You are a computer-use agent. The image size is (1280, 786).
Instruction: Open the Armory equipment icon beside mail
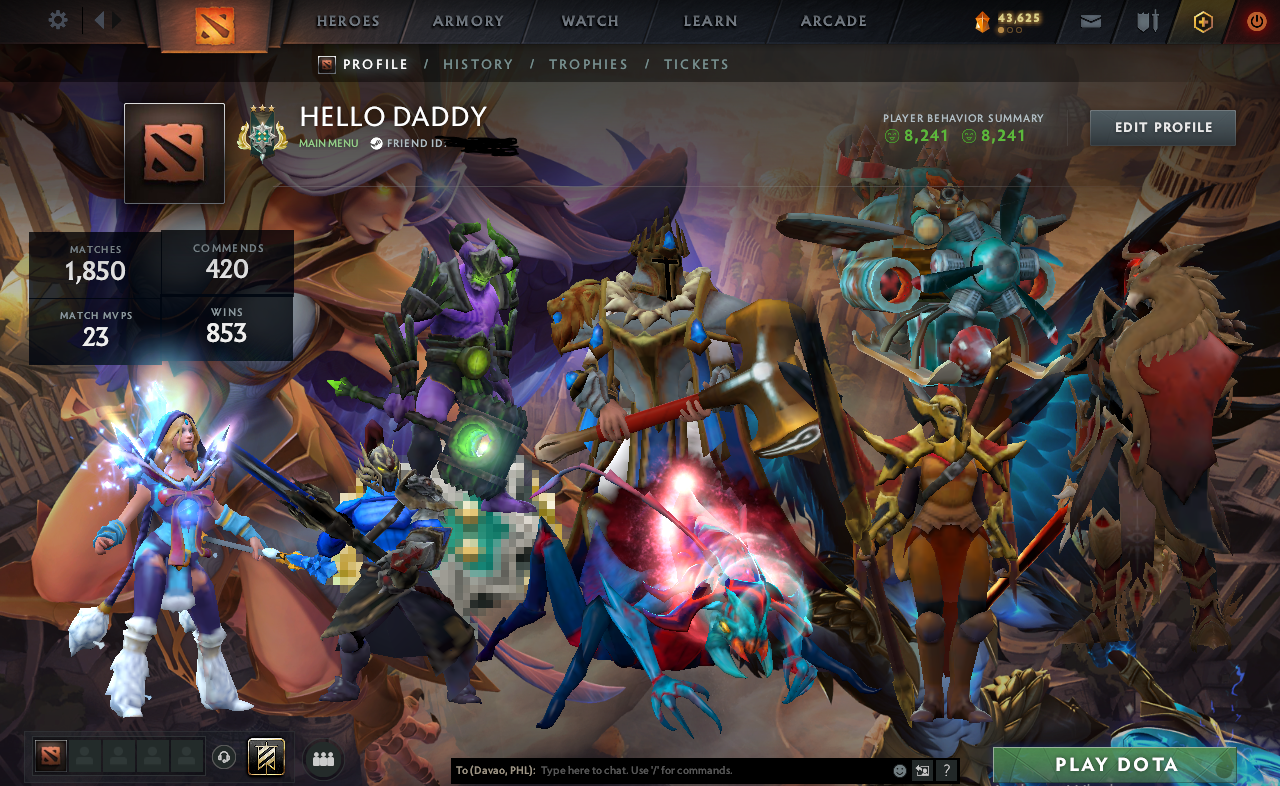coord(1145,20)
